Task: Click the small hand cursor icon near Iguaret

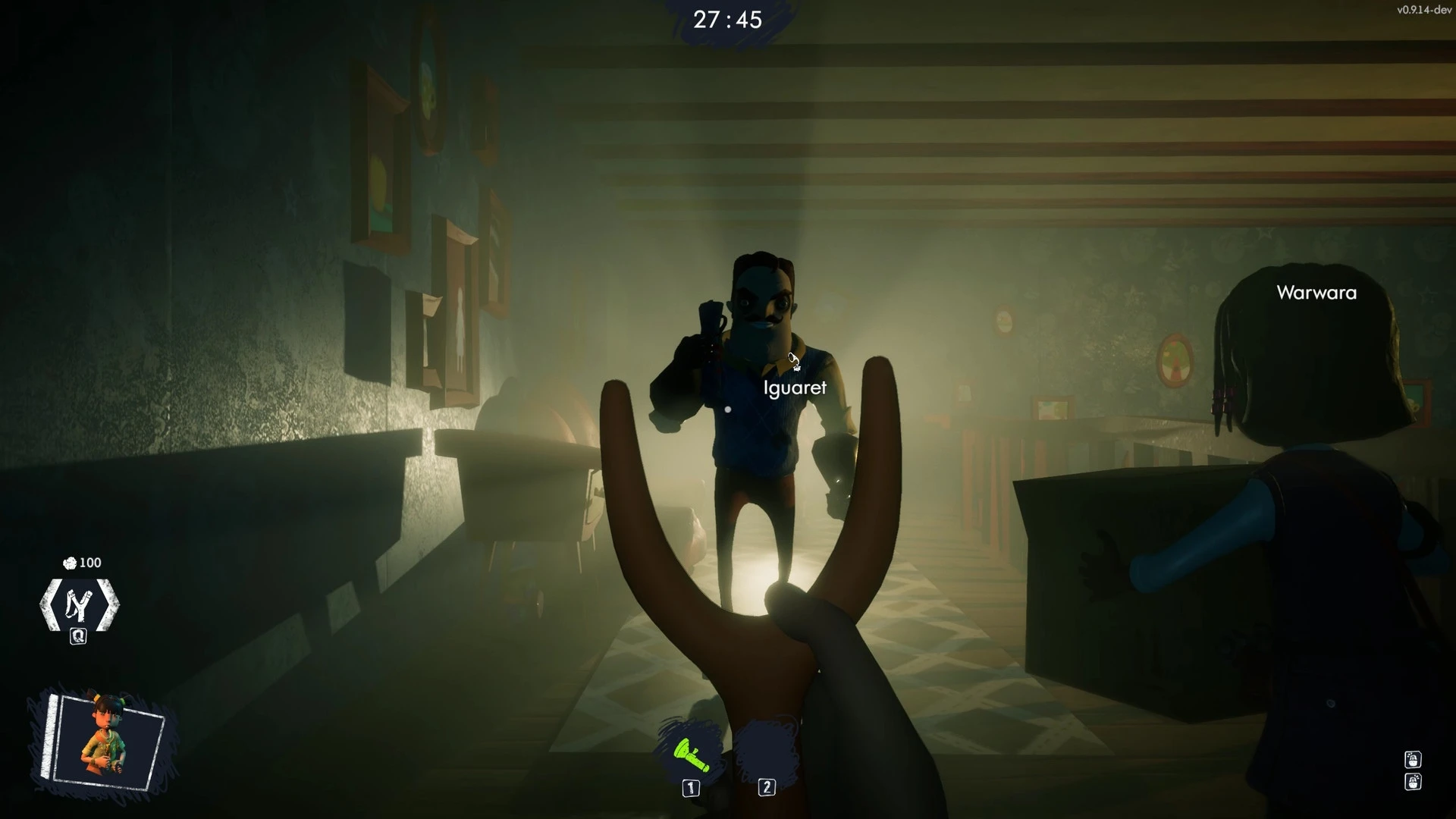Action: [x=795, y=362]
